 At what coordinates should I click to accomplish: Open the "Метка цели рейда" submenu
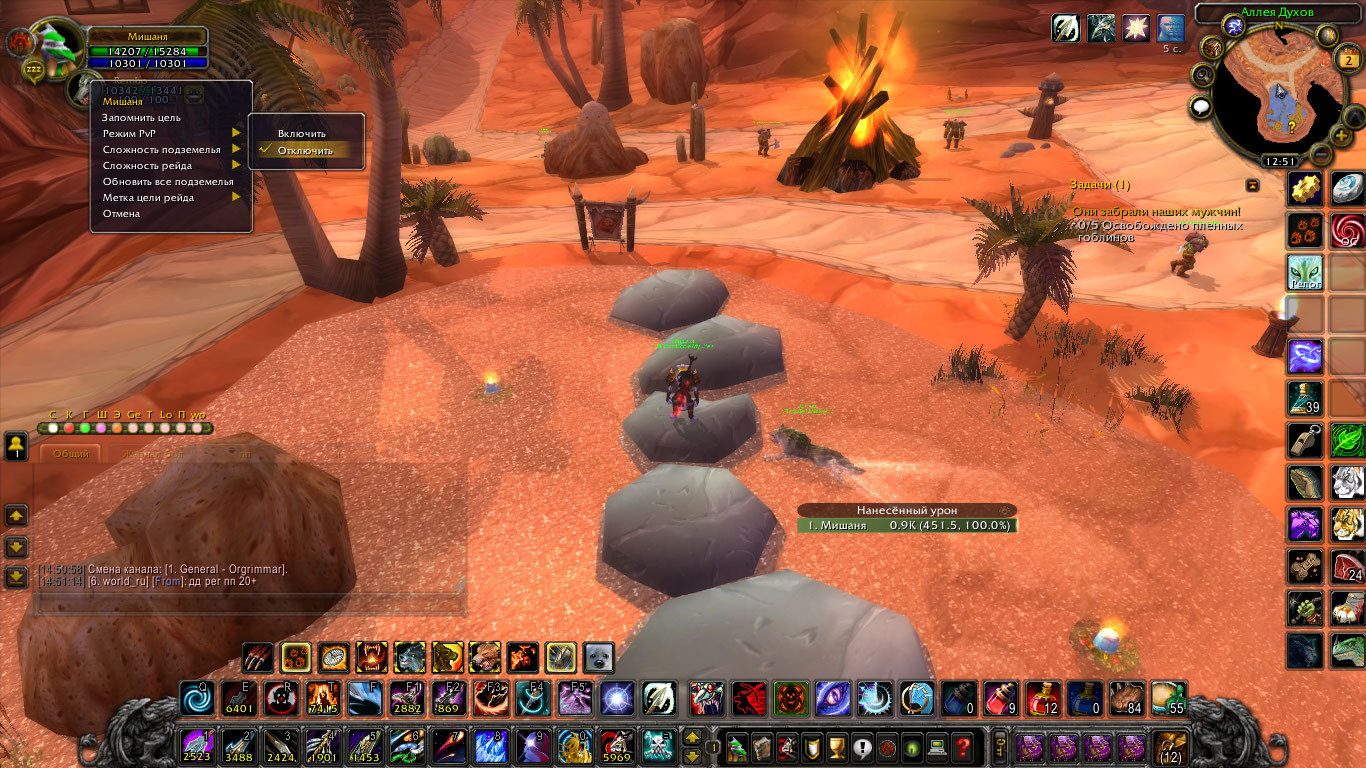[x=149, y=197]
